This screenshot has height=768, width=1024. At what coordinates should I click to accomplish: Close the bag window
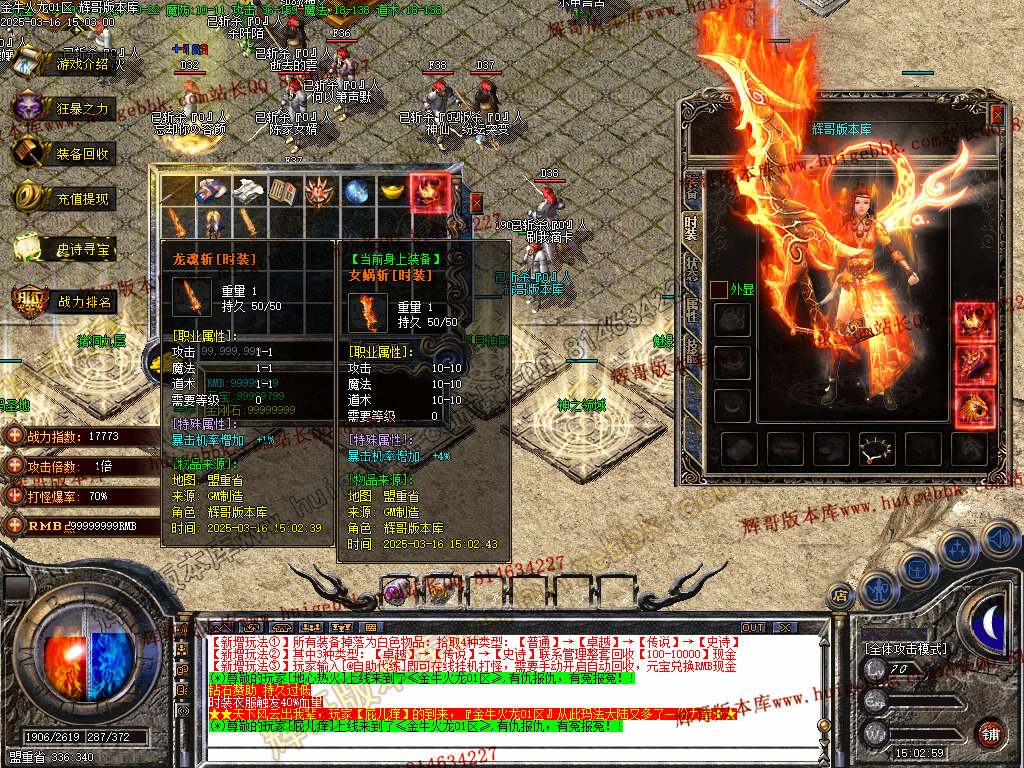[476, 202]
